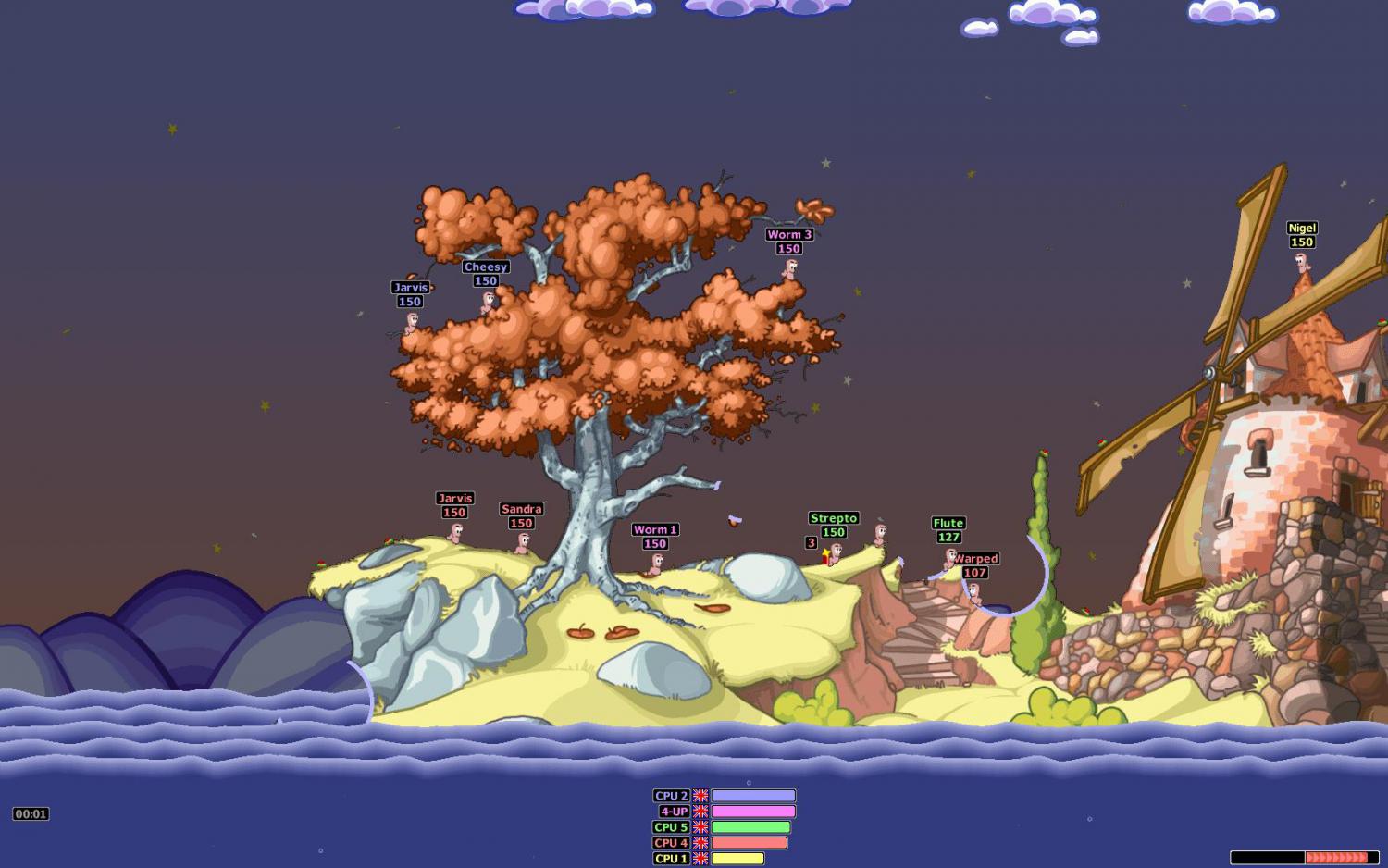Click the turn timer showing 00:01
The height and width of the screenshot is (868, 1388).
pos(31,813)
